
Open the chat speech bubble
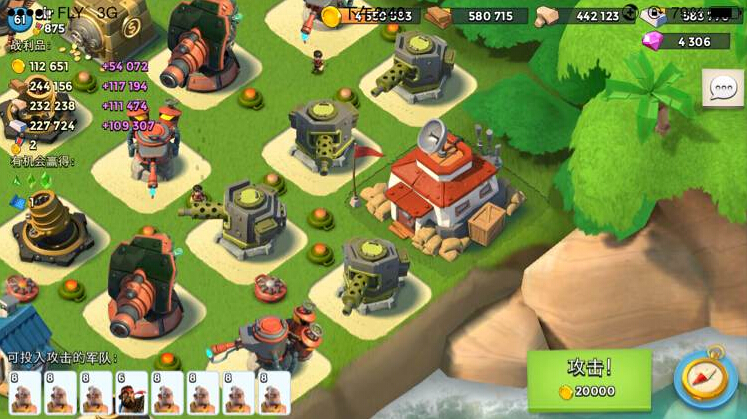[722, 88]
